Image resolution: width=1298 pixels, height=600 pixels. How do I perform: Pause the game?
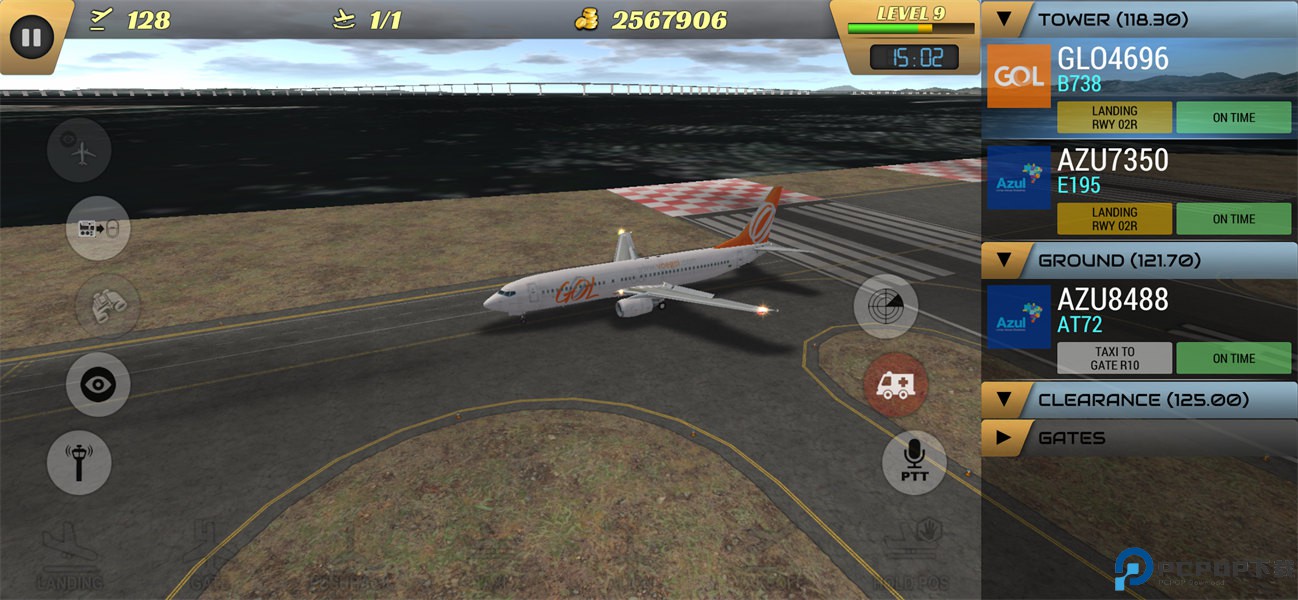click(x=32, y=38)
